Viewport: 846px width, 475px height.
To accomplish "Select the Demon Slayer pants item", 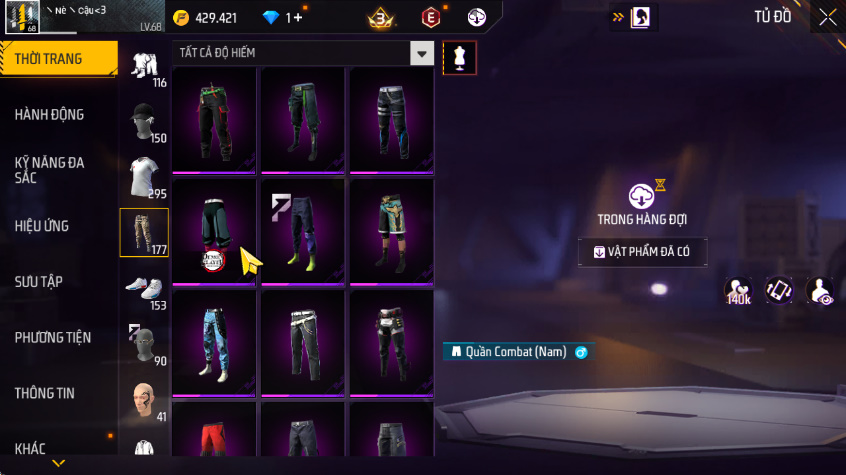I will tap(215, 232).
